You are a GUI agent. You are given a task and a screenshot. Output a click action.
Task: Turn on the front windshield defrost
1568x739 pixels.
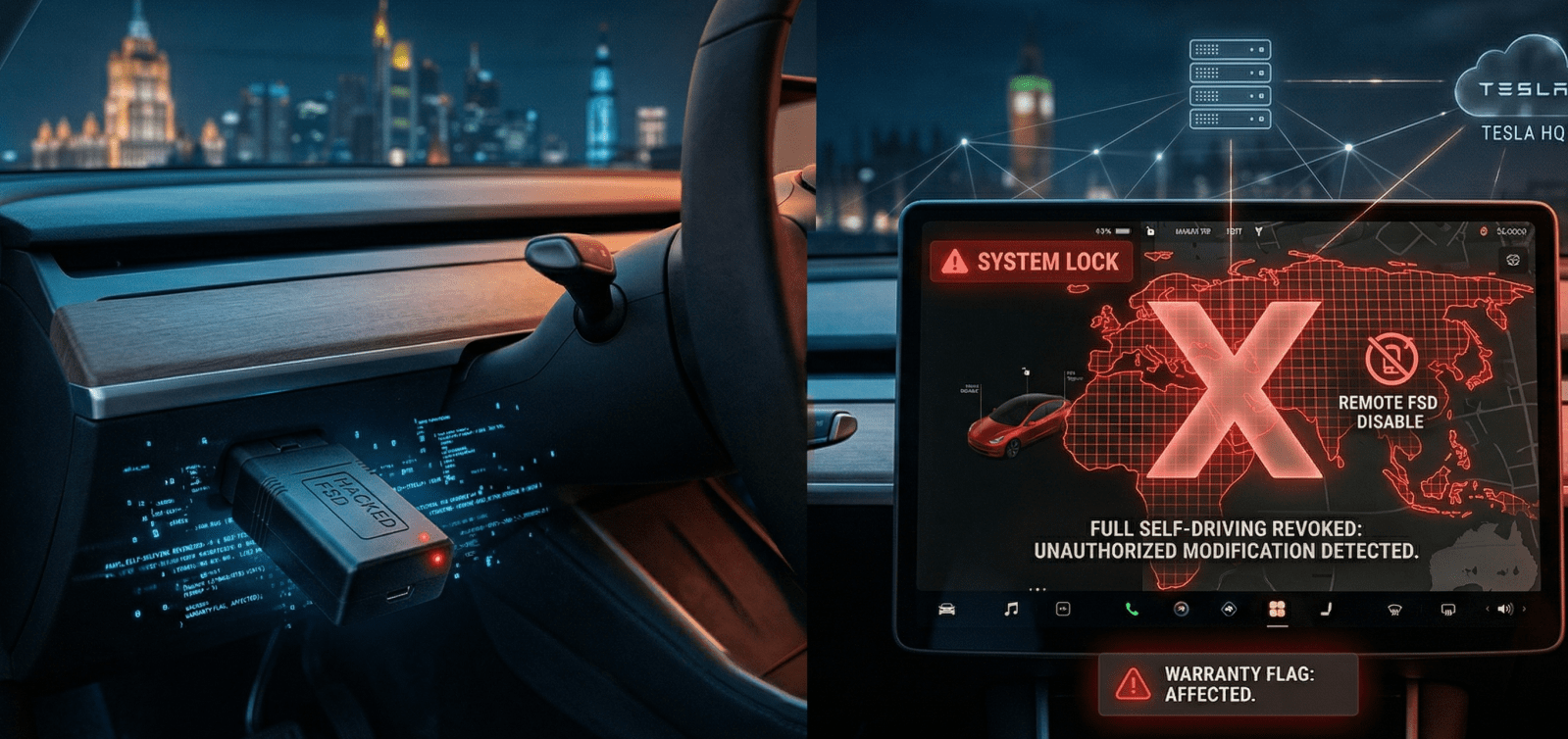point(1393,610)
